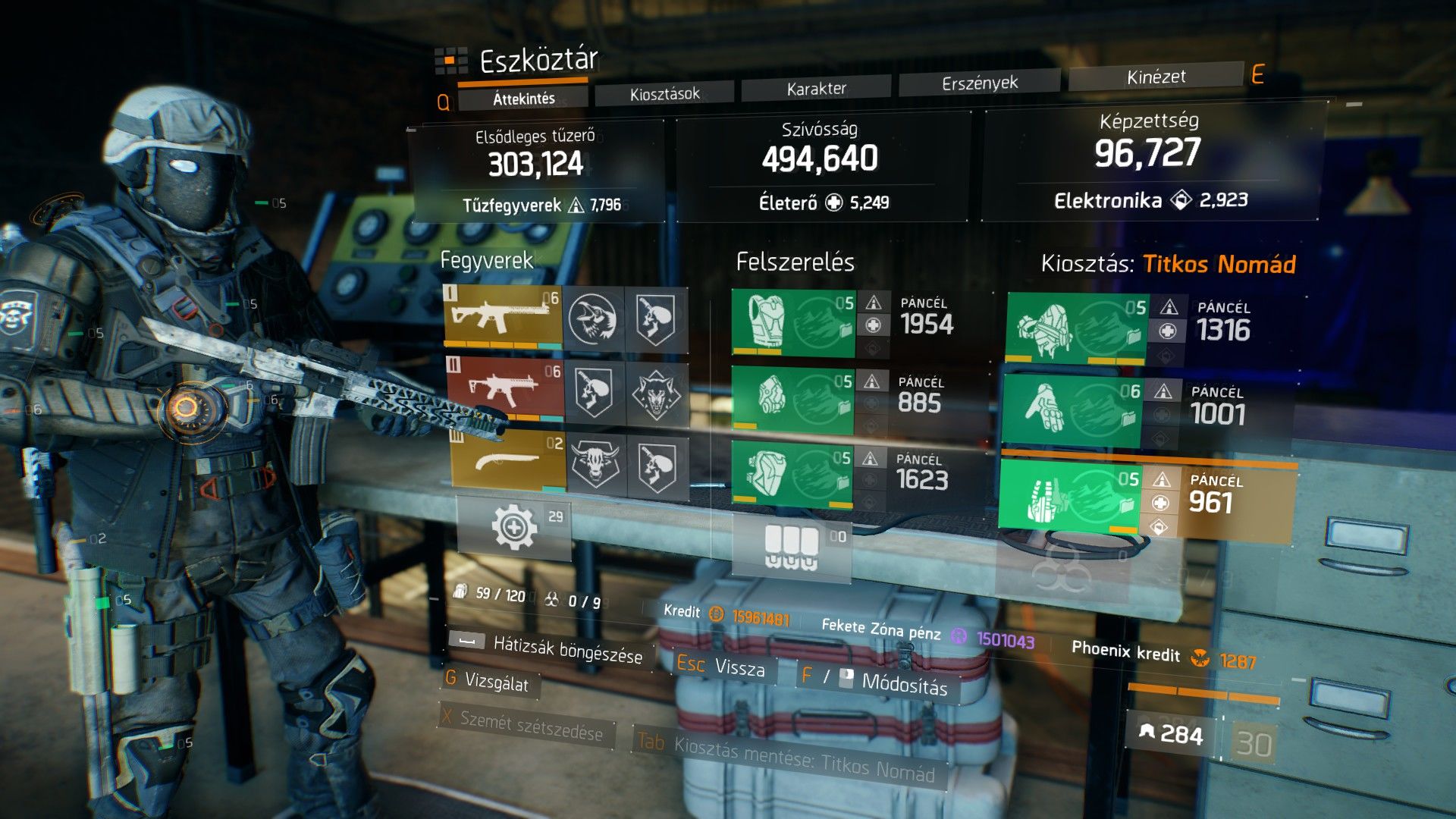This screenshot has height=819, width=1456.
Task: Click the Hátizsák böngészése button
Action: point(548,648)
